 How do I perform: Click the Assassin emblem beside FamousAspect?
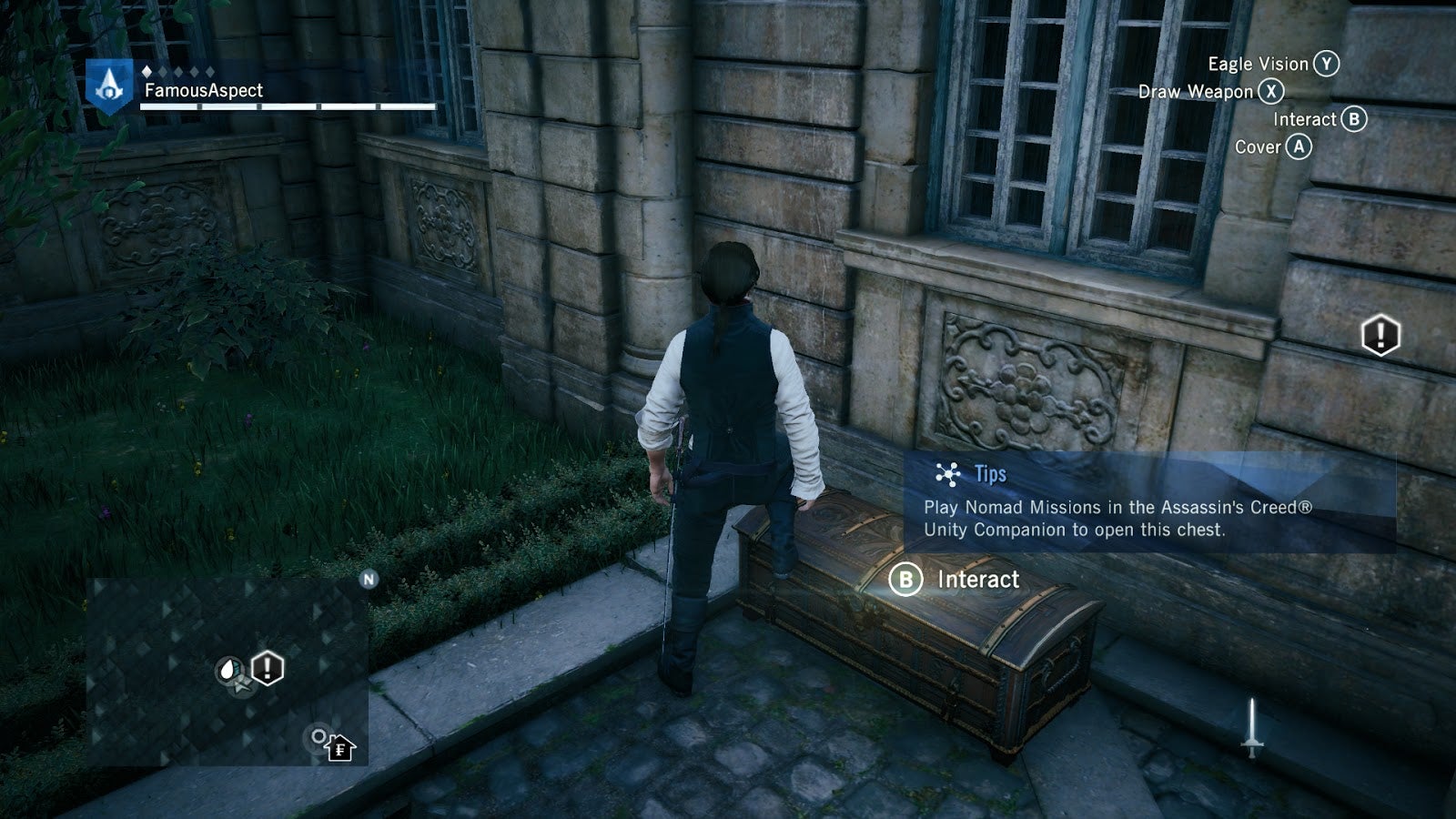(110, 87)
